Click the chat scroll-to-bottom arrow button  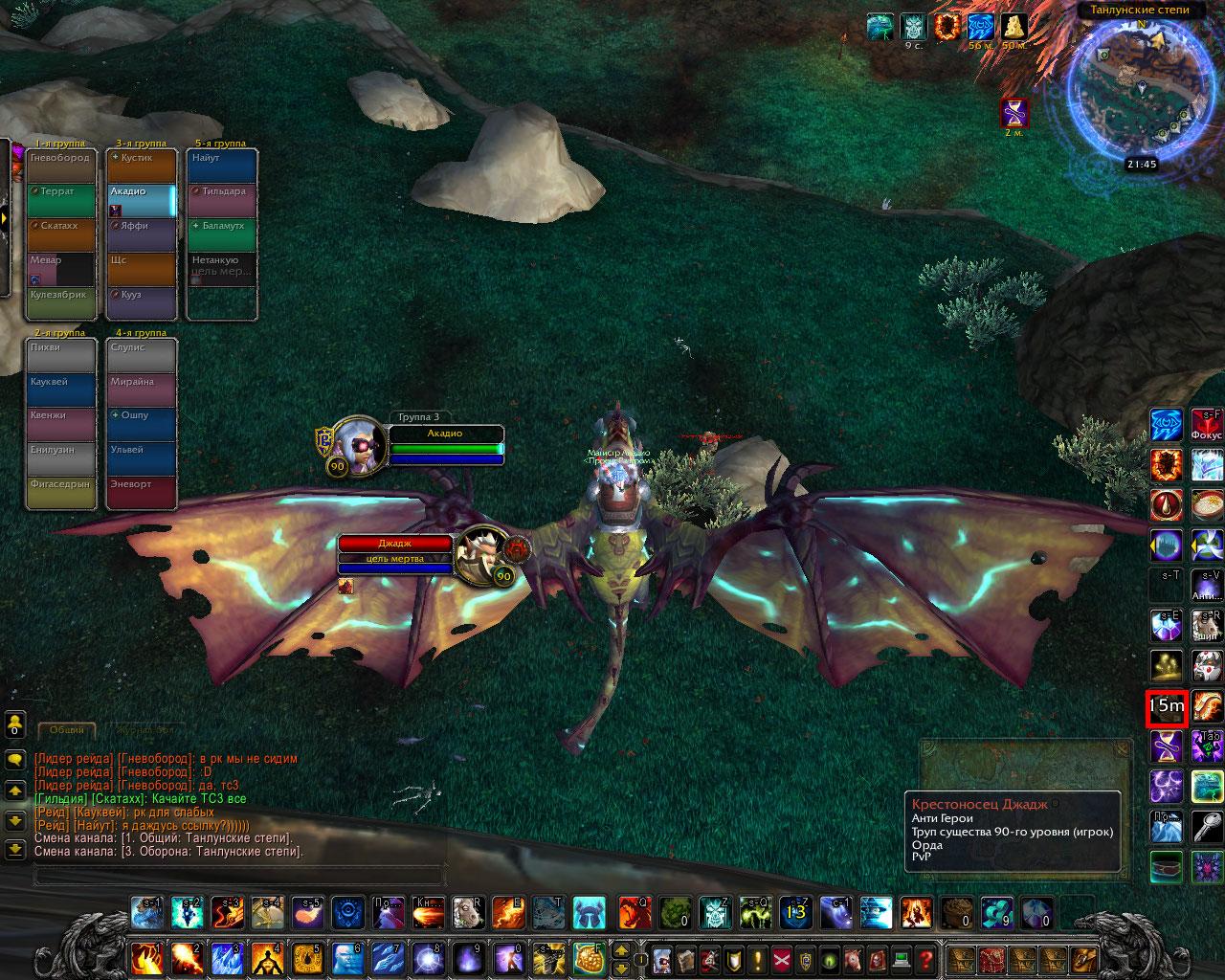pyautogui.click(x=15, y=849)
